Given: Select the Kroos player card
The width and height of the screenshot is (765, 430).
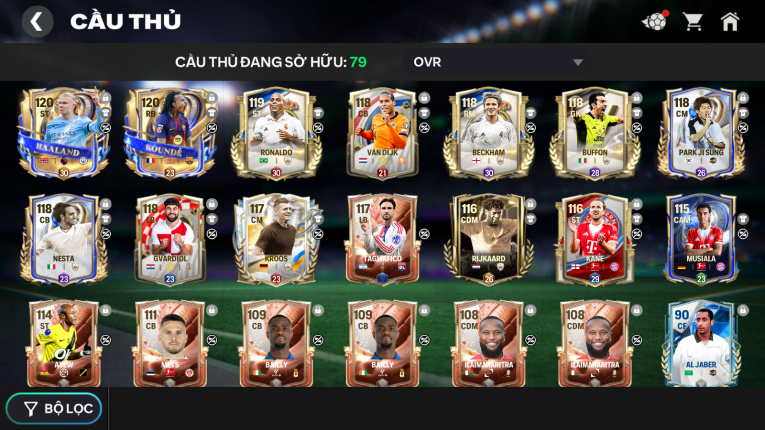Looking at the screenshot, I should (x=275, y=240).
